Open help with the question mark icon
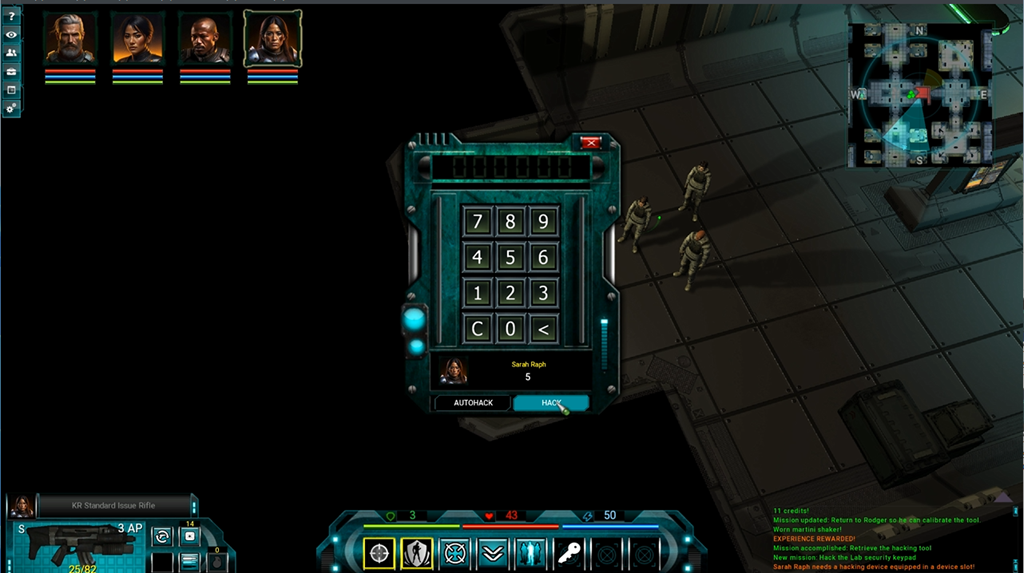The image size is (1024, 573). point(11,17)
